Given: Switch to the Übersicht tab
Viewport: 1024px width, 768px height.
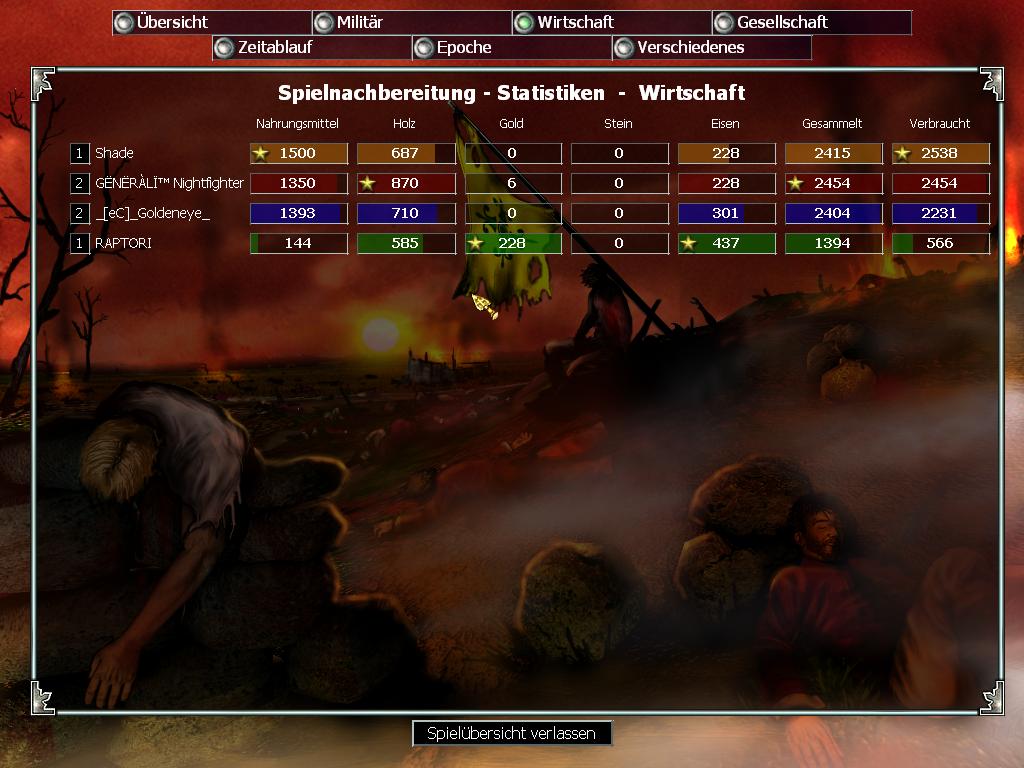Looking at the screenshot, I should tap(211, 22).
